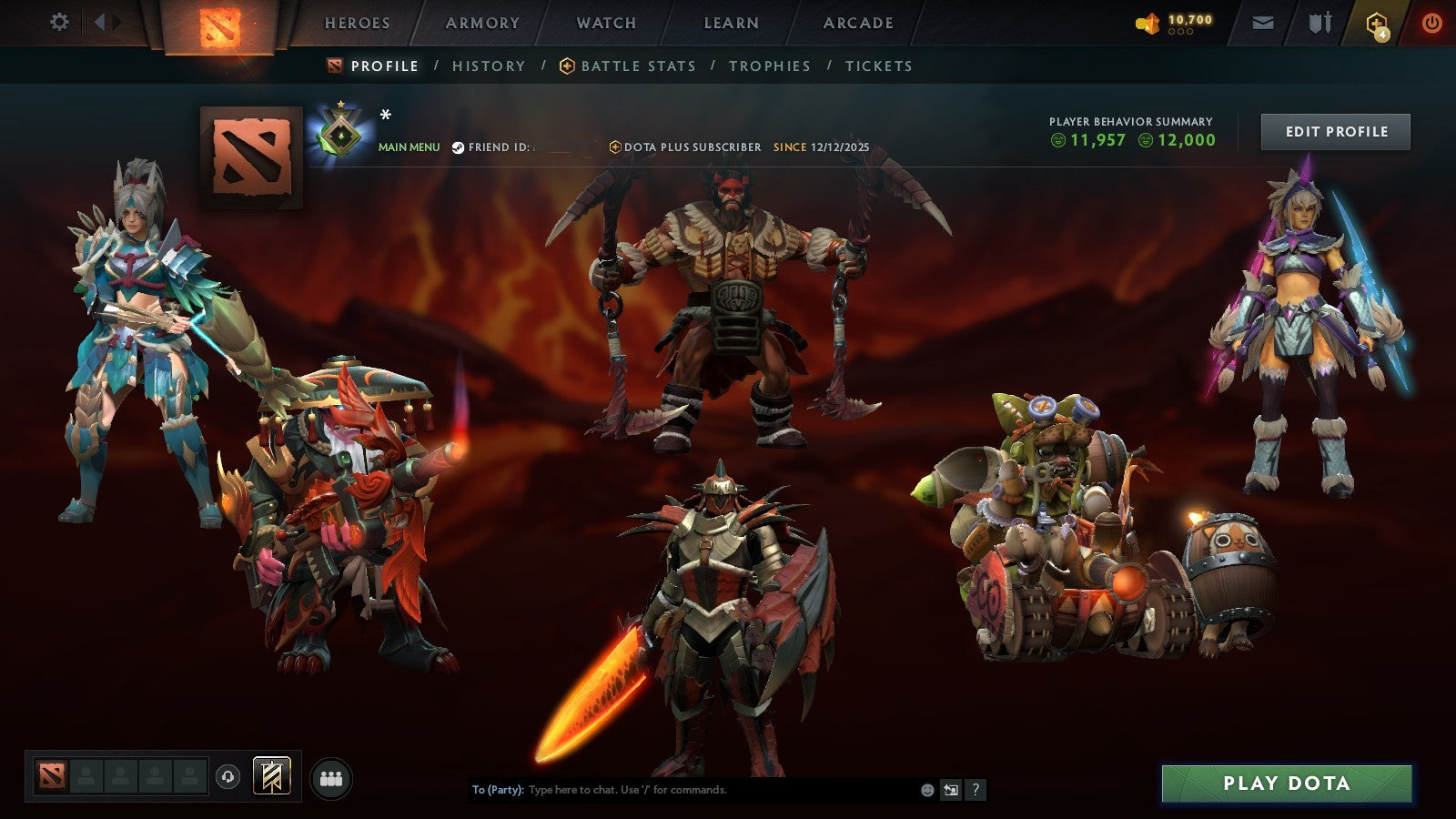Open the emoticon picker in chat
Screen dimensions: 1456x819
click(925, 791)
